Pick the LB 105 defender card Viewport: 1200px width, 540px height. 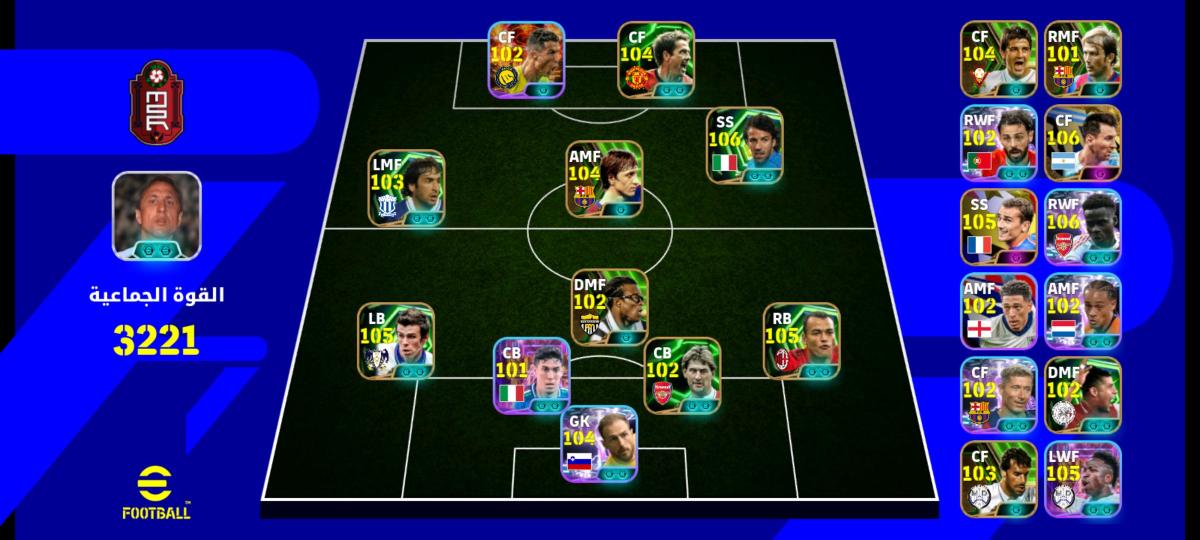(396, 341)
